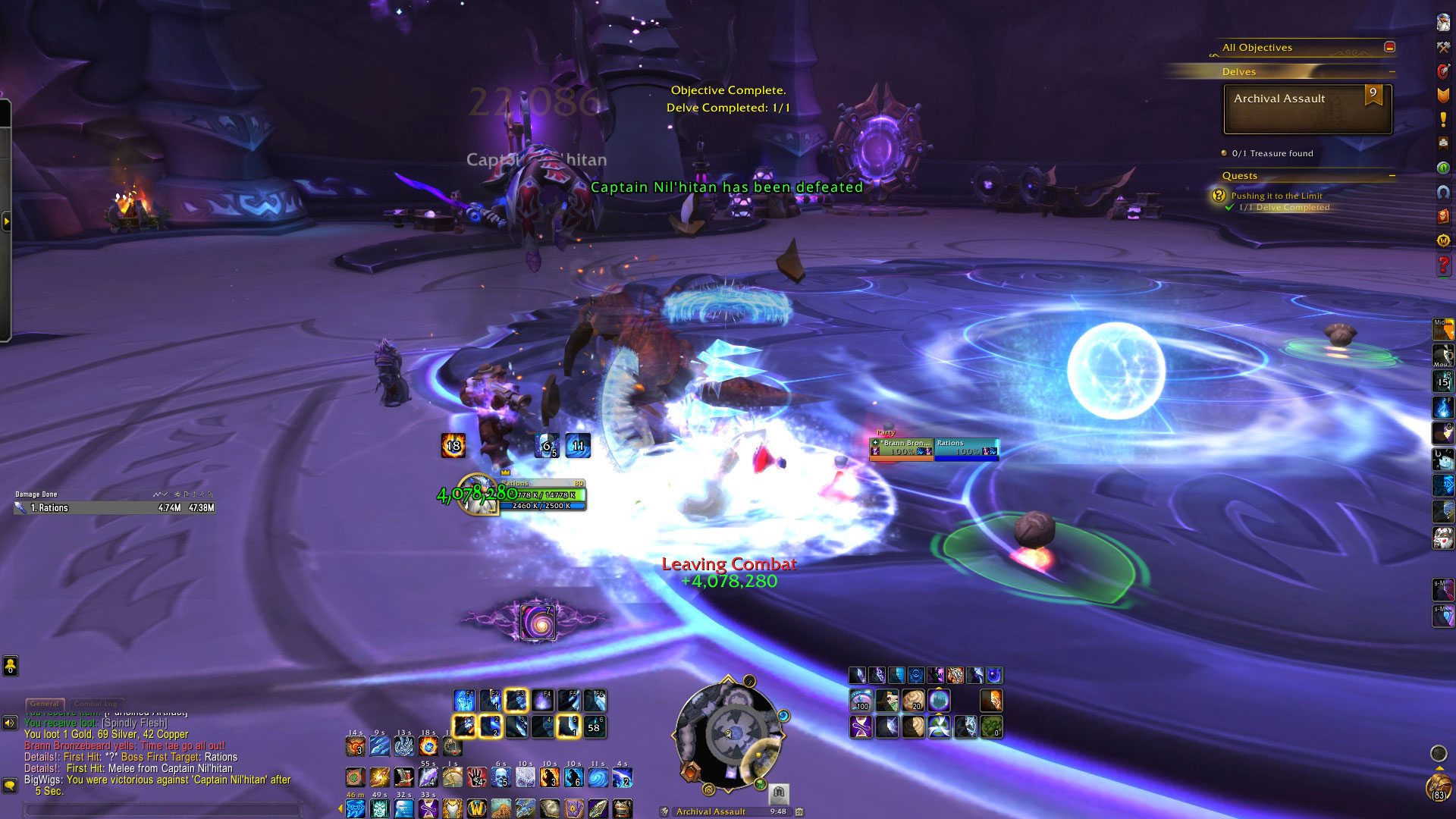Image resolution: width=1456 pixels, height=819 pixels.
Task: Switch to the Combat Log chat tab
Action: pyautogui.click(x=96, y=704)
